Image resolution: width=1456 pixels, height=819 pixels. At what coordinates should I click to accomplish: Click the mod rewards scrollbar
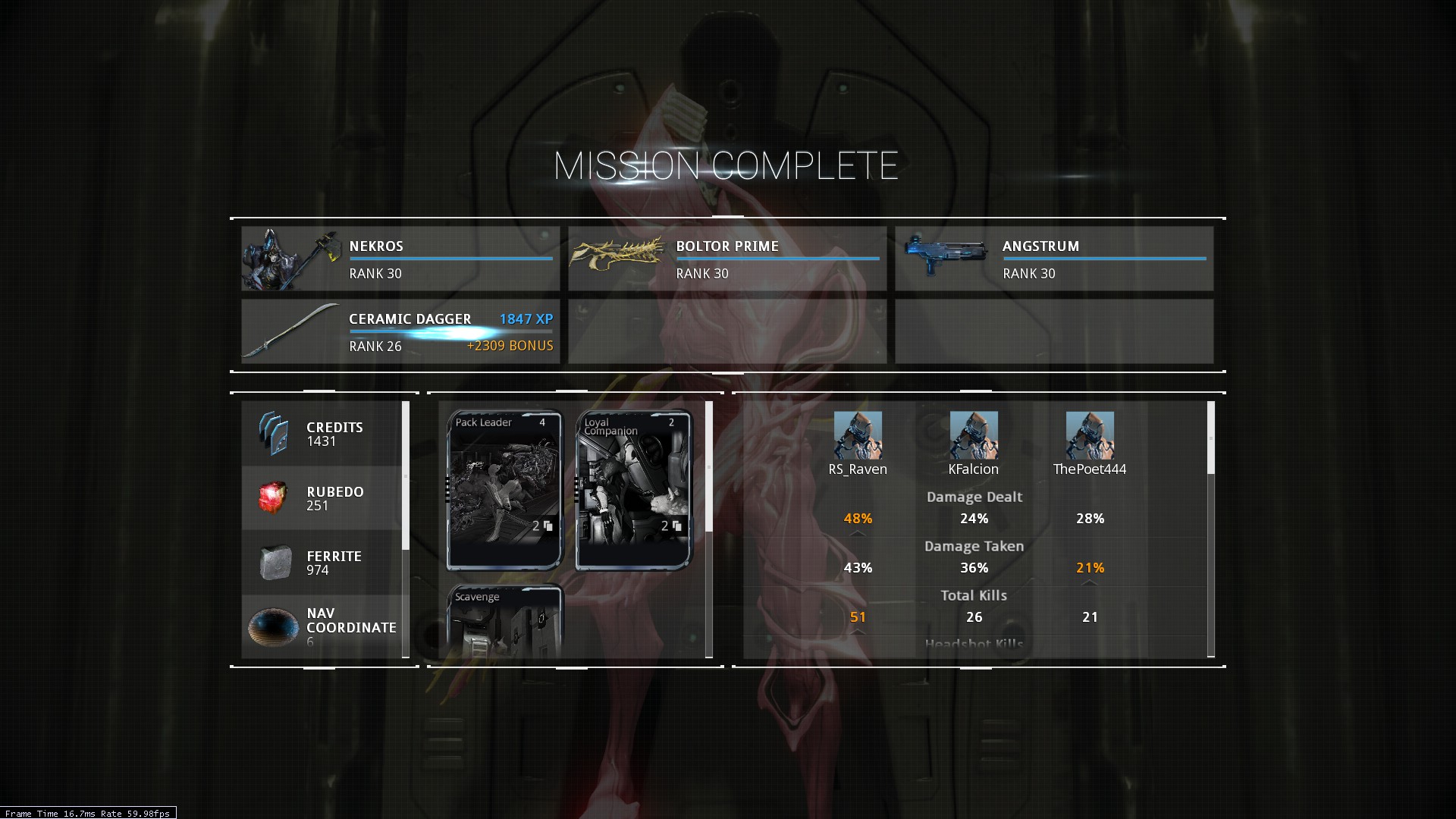pos(709,467)
